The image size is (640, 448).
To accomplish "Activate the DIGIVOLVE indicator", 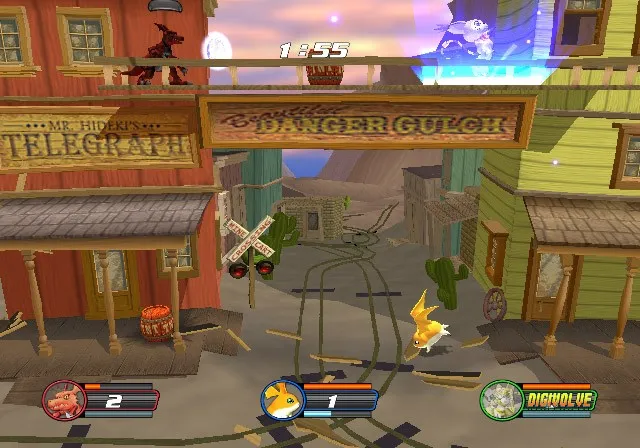I will (x=558, y=401).
